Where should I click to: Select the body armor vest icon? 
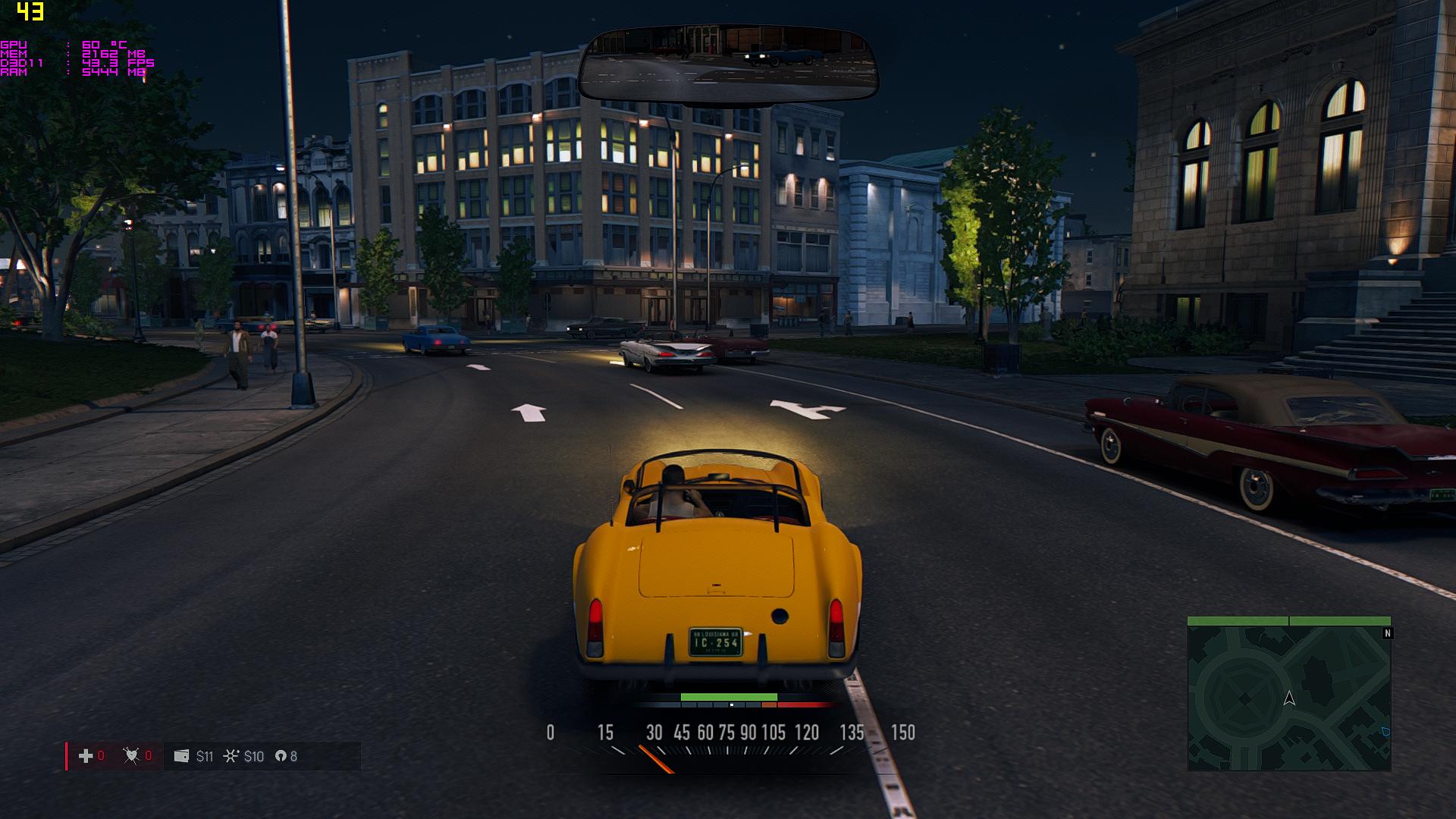[x=131, y=756]
